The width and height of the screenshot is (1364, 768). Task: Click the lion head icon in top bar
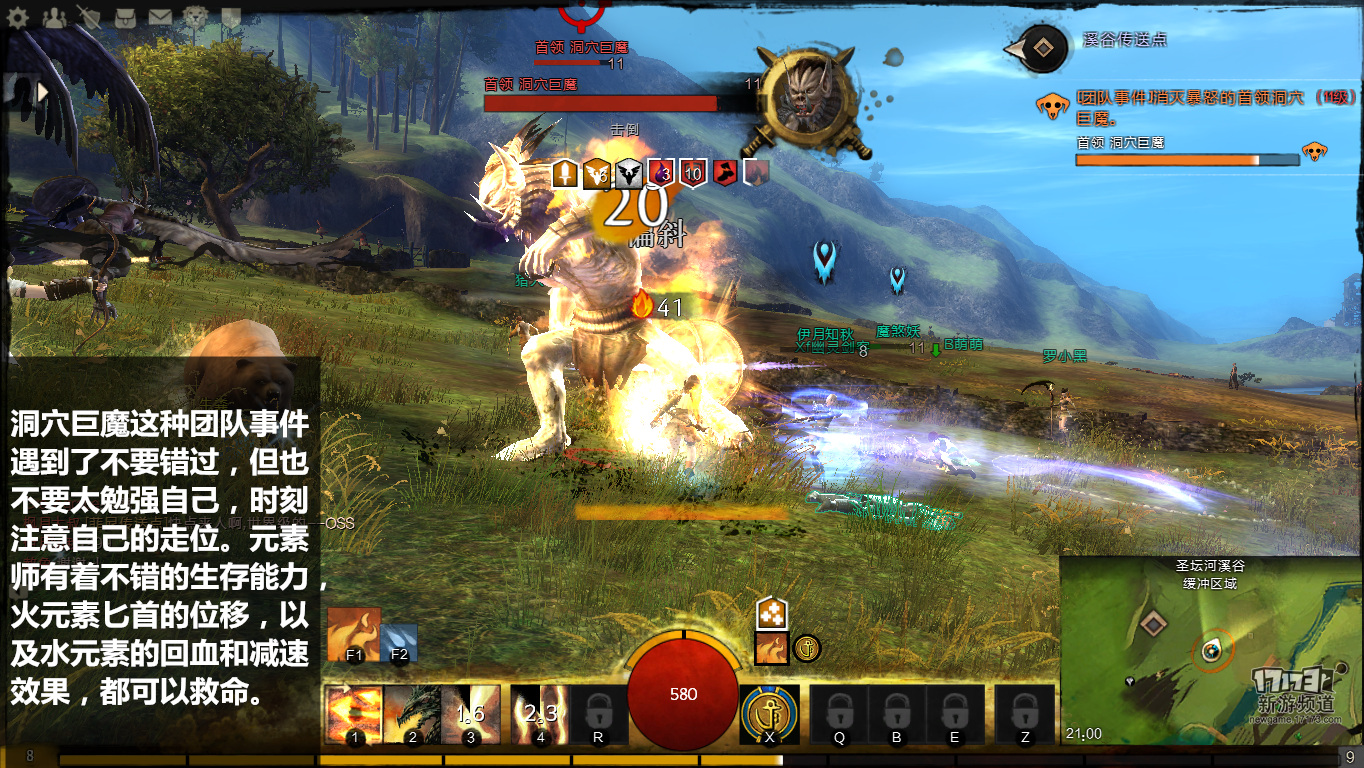(x=195, y=17)
